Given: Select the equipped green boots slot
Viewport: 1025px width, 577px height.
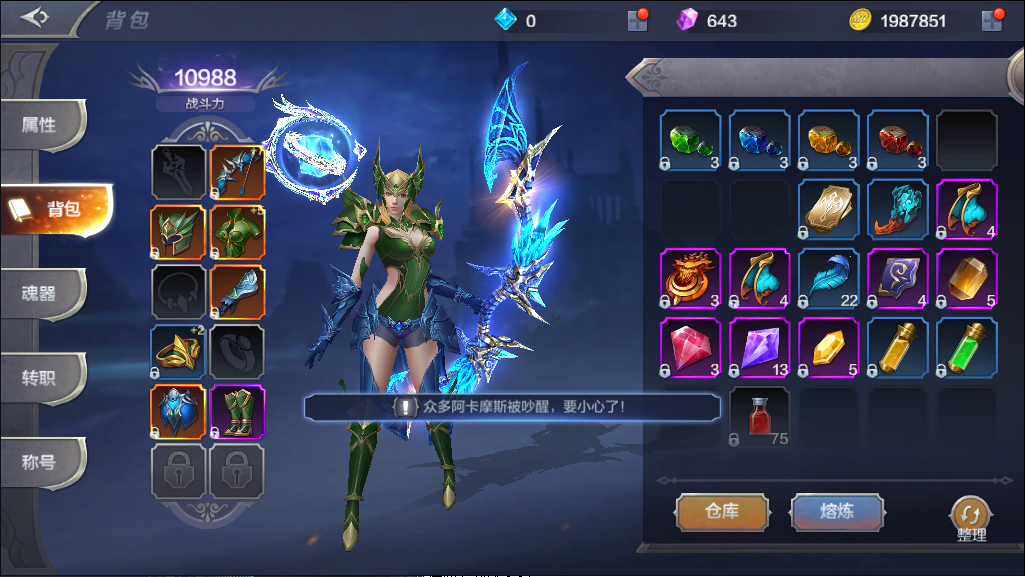Looking at the screenshot, I should coord(237,412).
